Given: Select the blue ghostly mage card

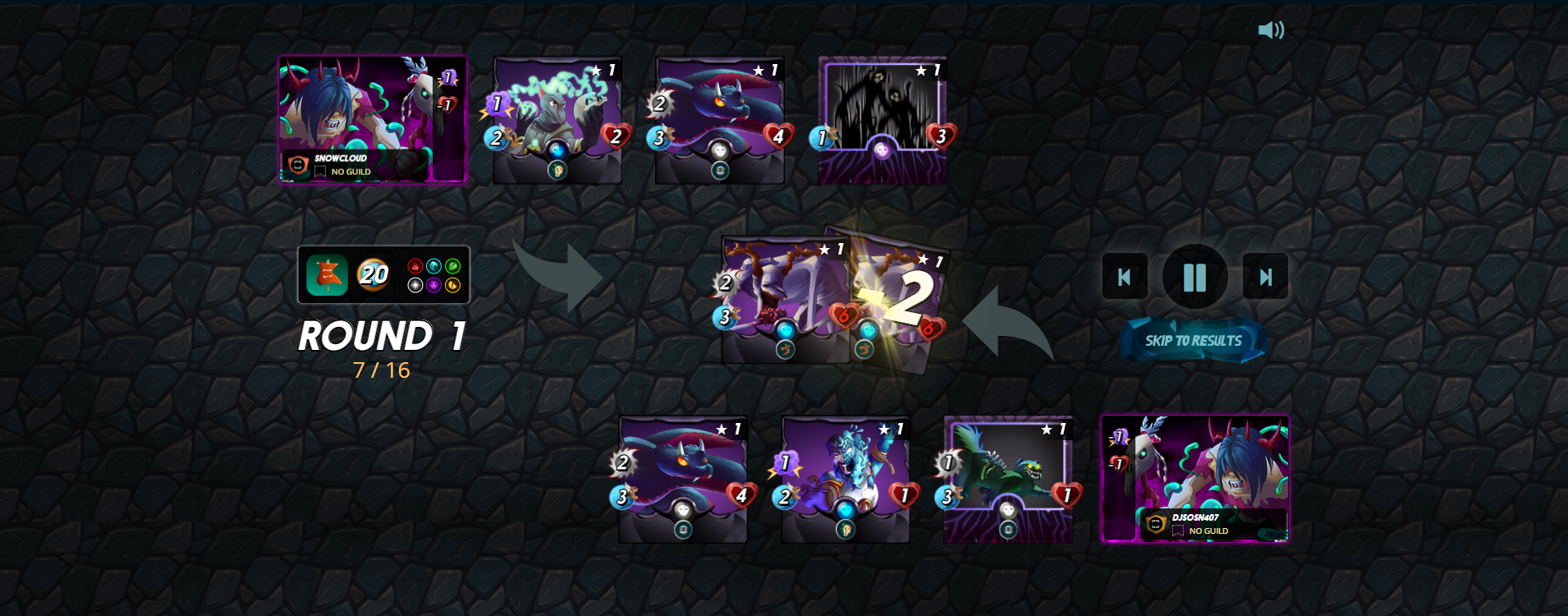Looking at the screenshot, I should (x=846, y=479).
